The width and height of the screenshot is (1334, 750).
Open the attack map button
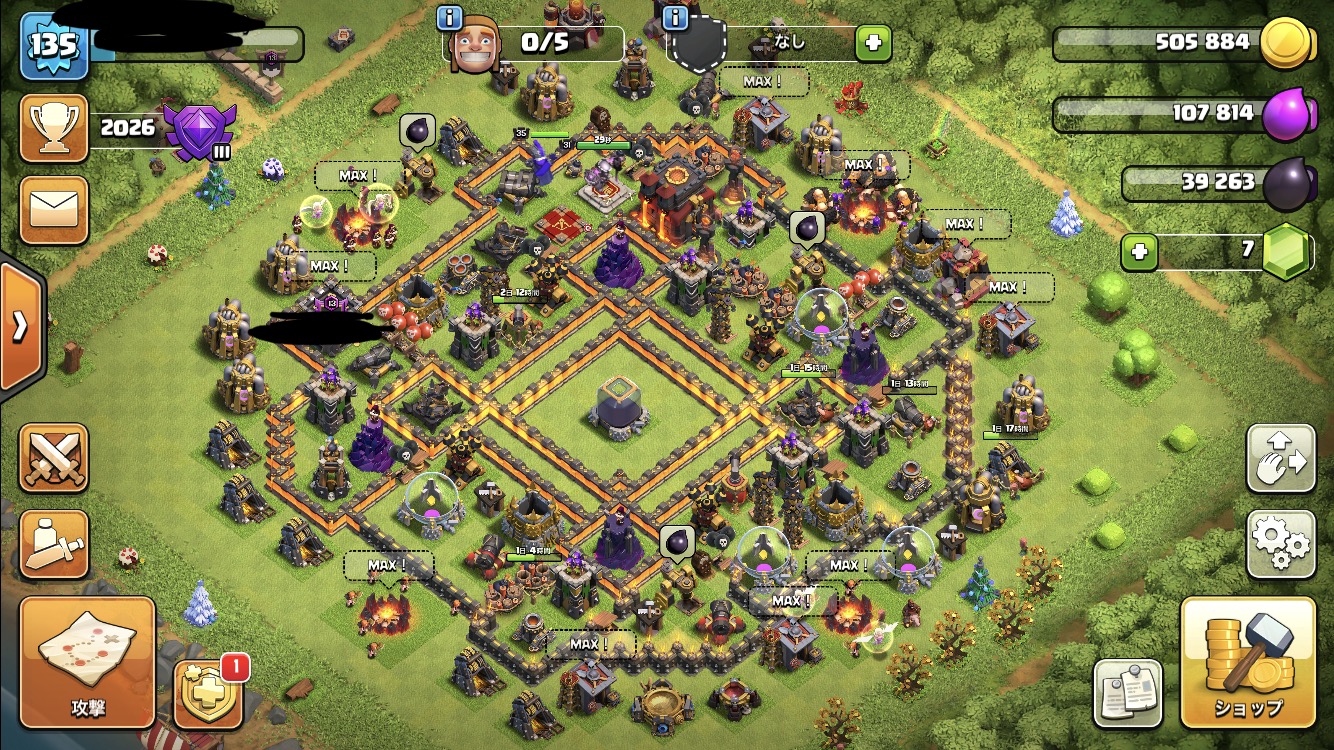point(87,662)
